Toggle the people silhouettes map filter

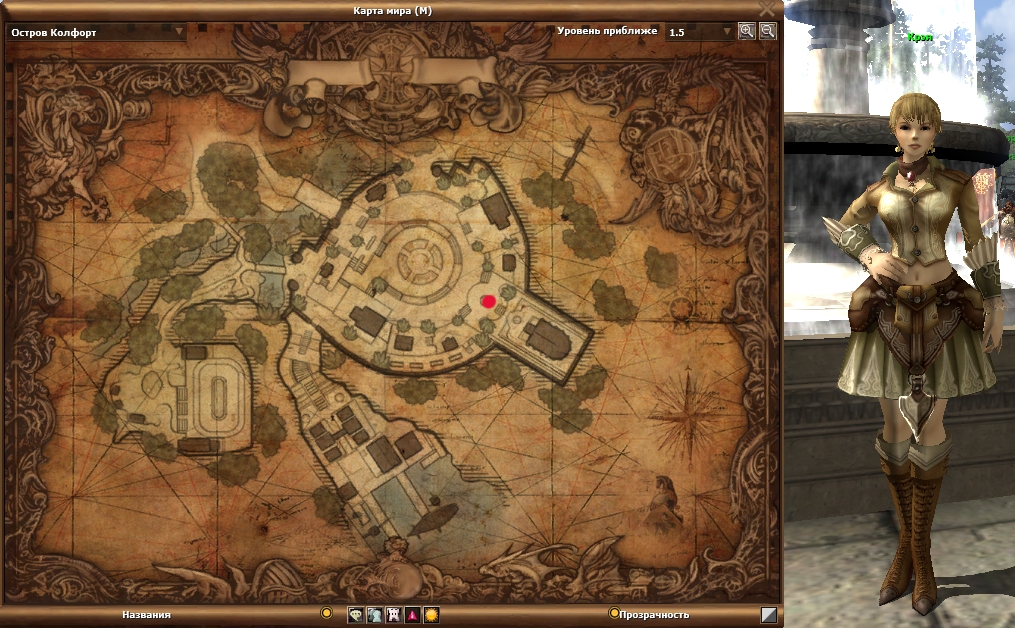tap(374, 615)
